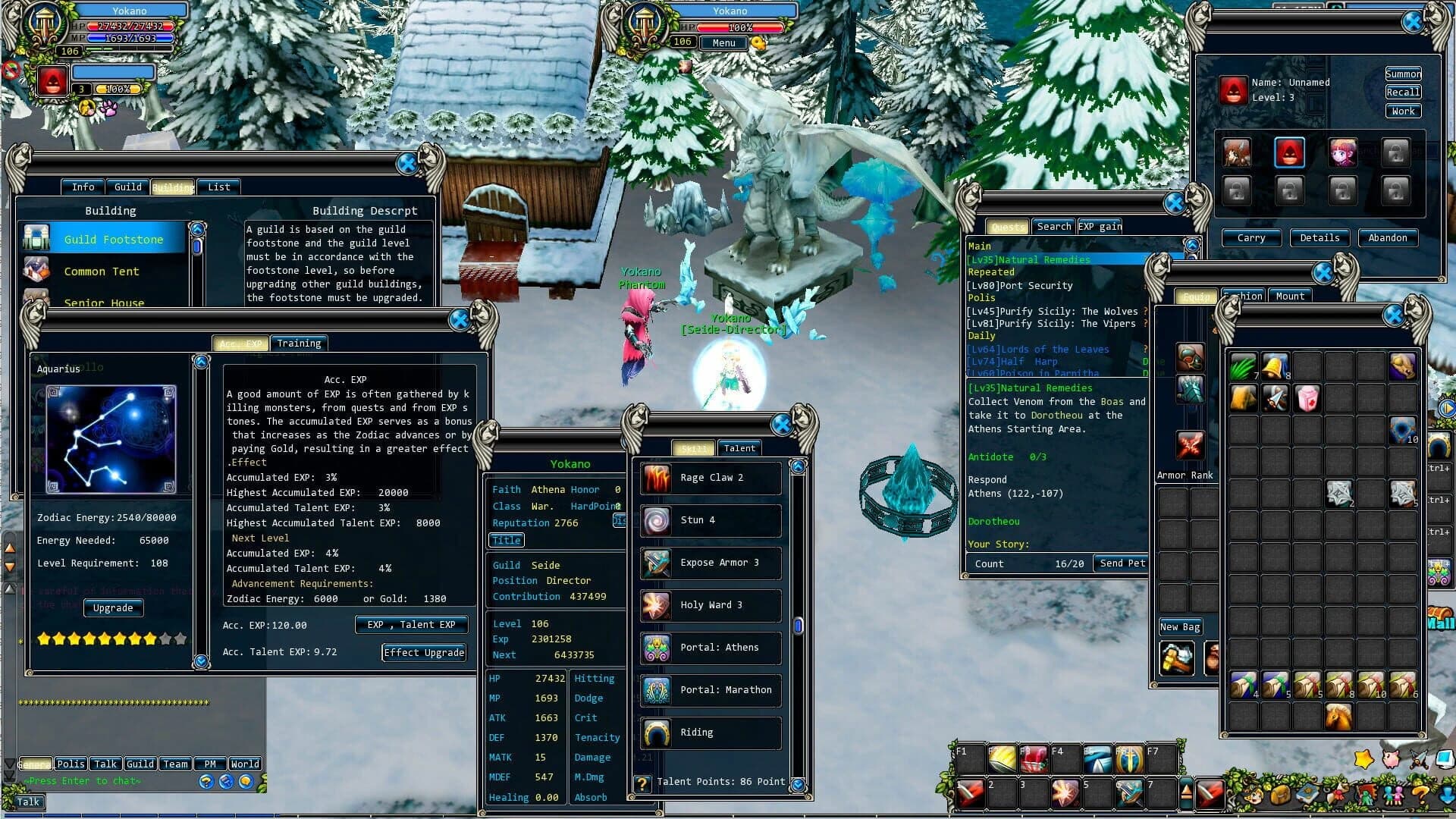
Task: Collapse the Main quest category
Action: [980, 246]
